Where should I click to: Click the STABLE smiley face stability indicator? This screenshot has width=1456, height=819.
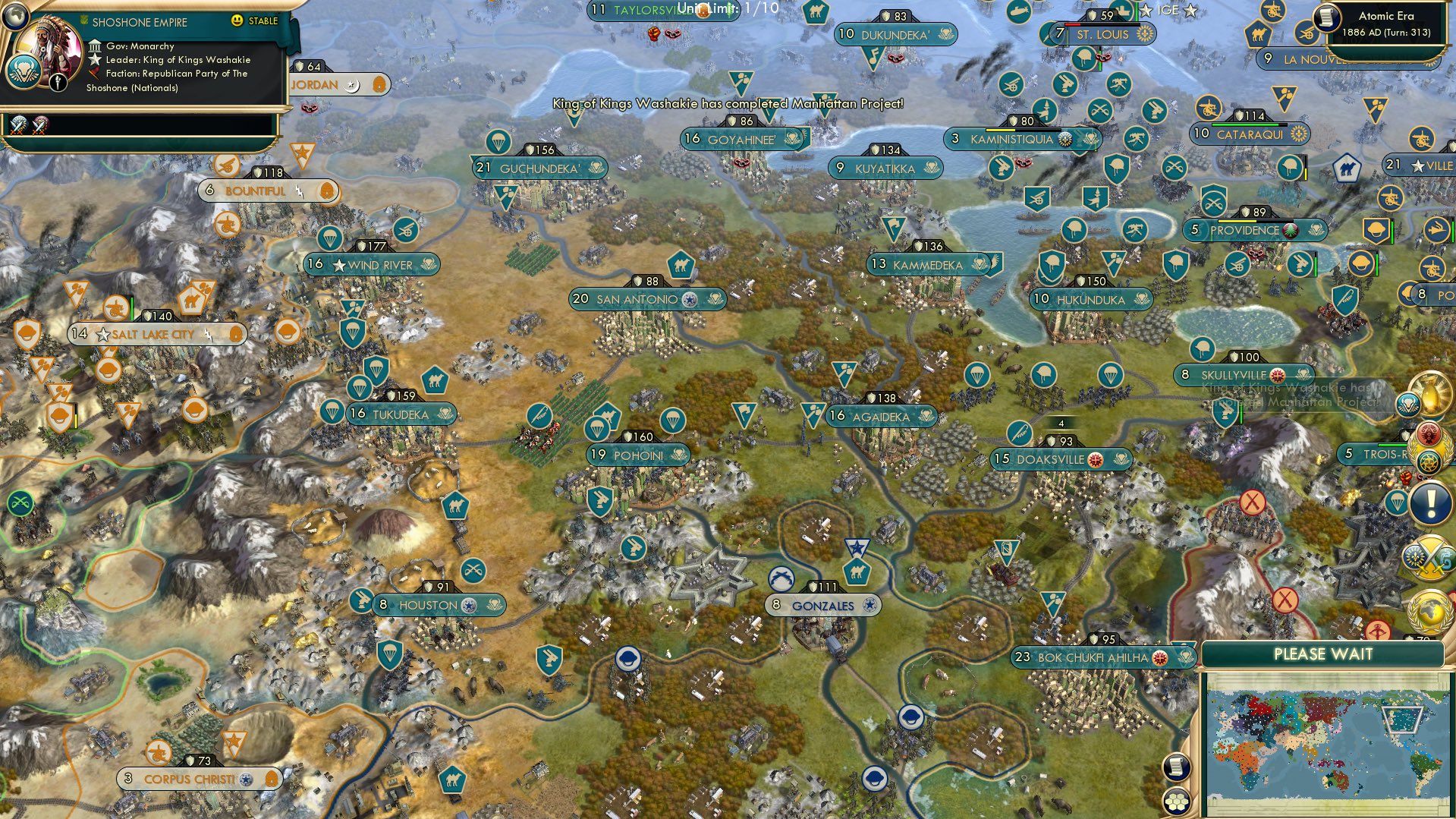[x=237, y=20]
